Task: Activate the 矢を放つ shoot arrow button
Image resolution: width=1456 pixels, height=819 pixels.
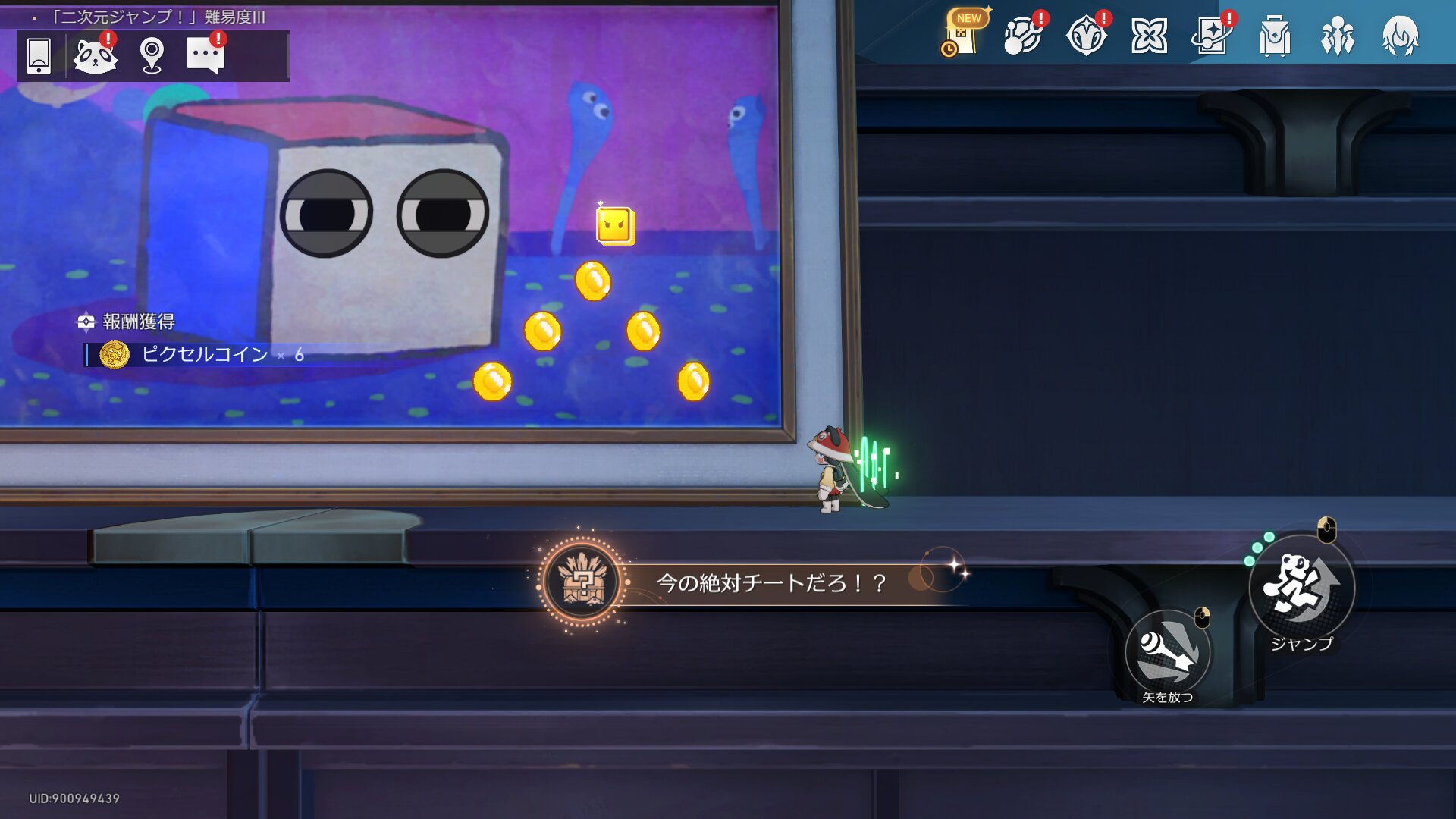Action: pos(1167,652)
